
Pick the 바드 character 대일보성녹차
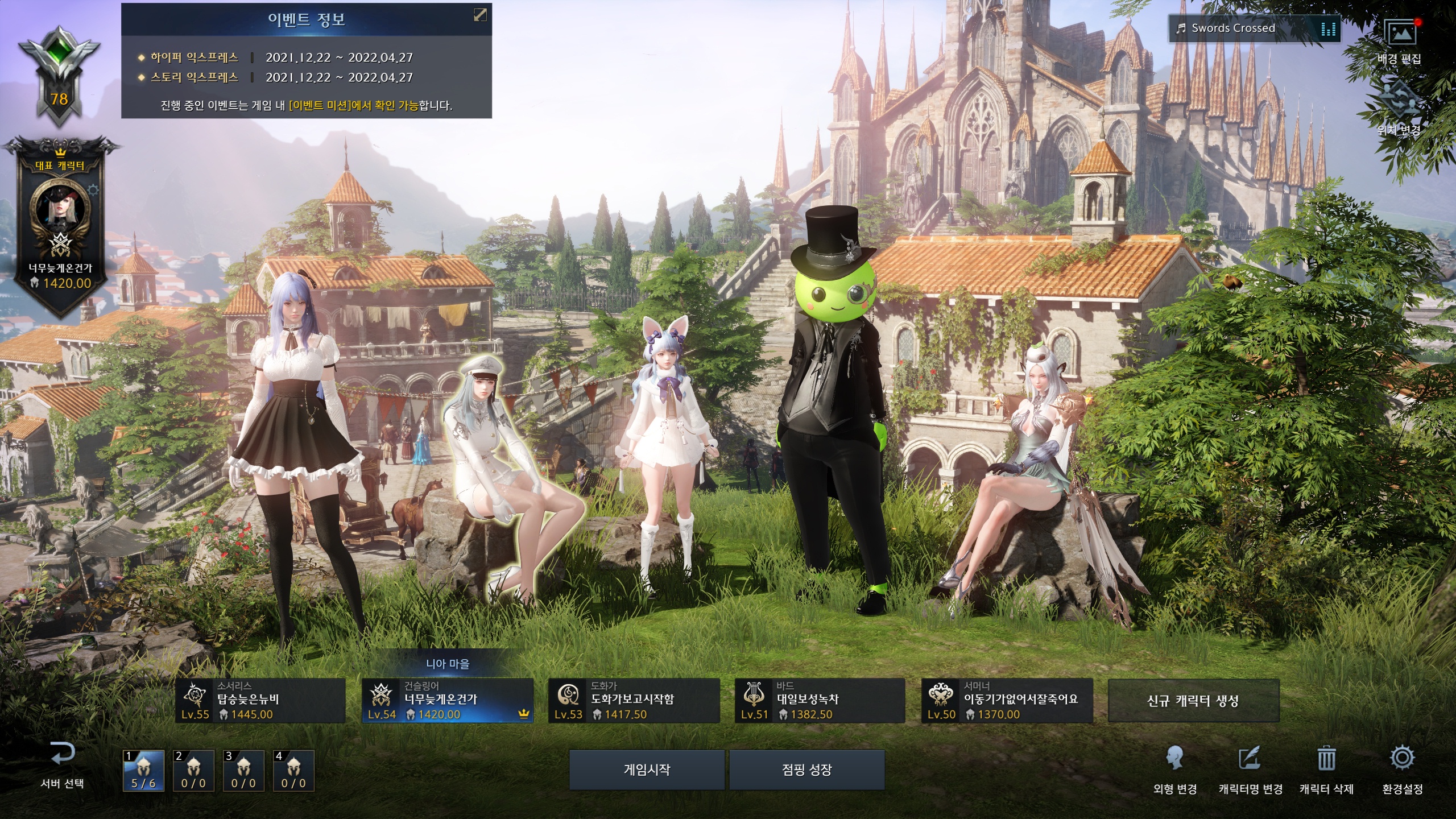[820, 701]
